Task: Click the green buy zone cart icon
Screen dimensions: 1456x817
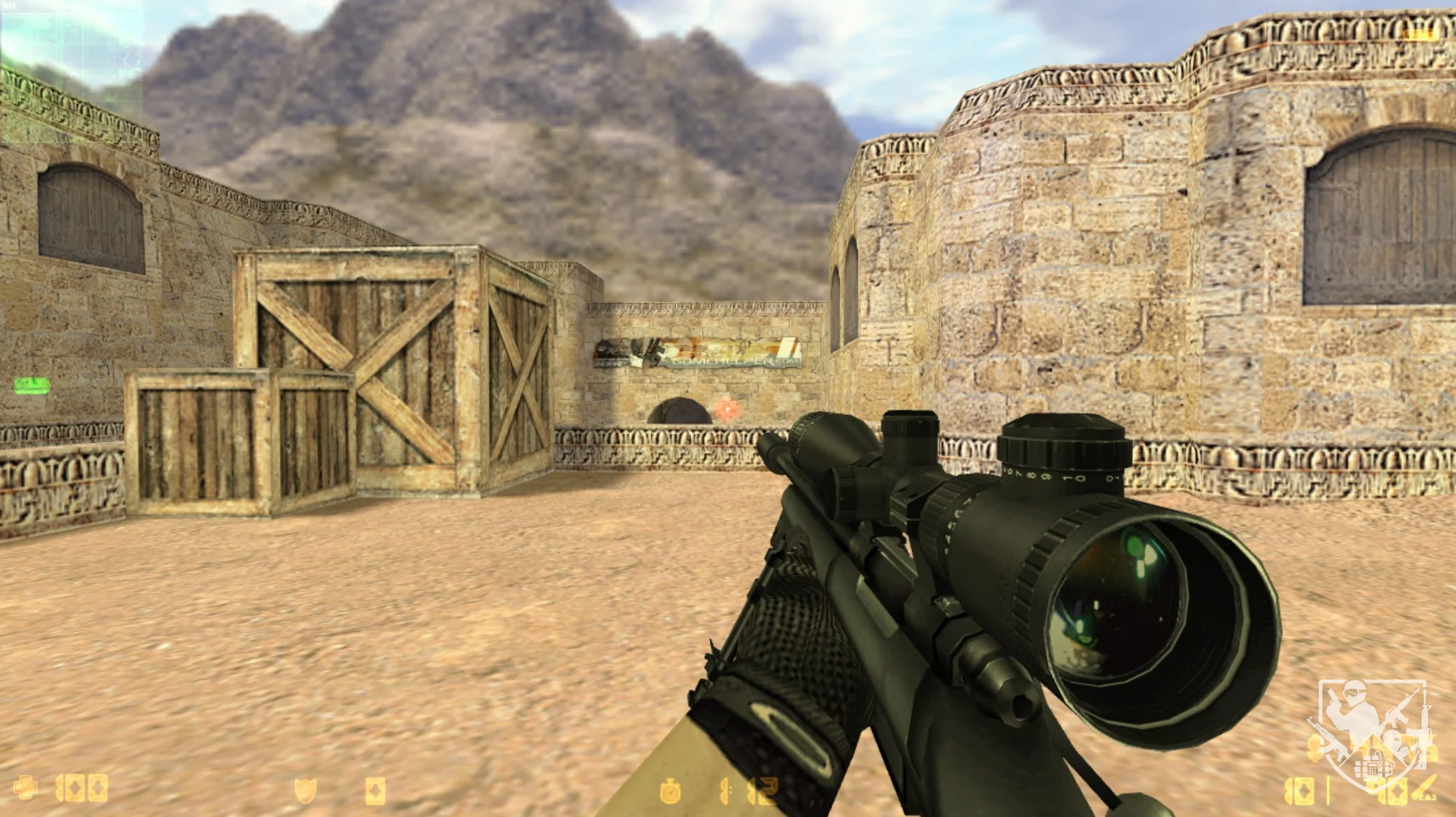Action: point(32,385)
